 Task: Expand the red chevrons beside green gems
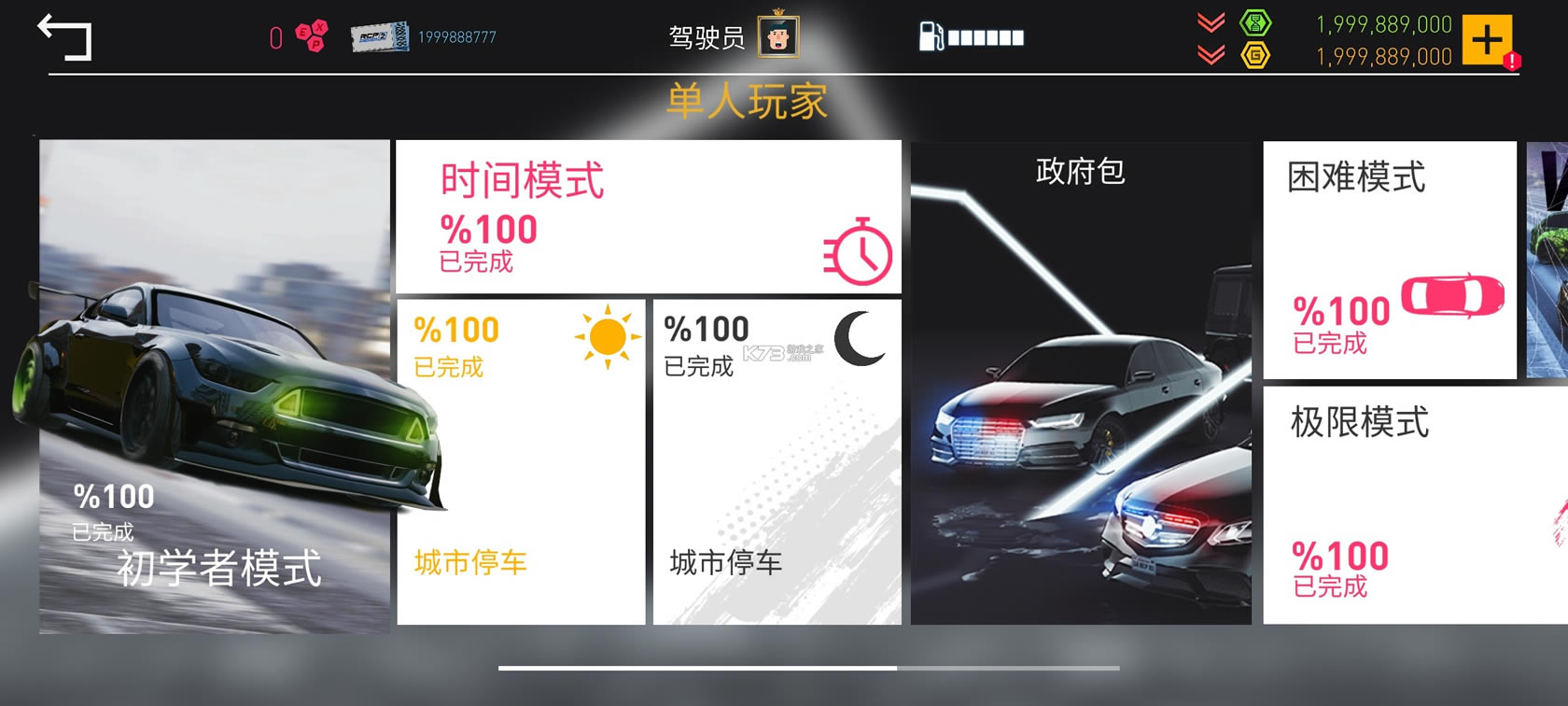tap(1210, 23)
